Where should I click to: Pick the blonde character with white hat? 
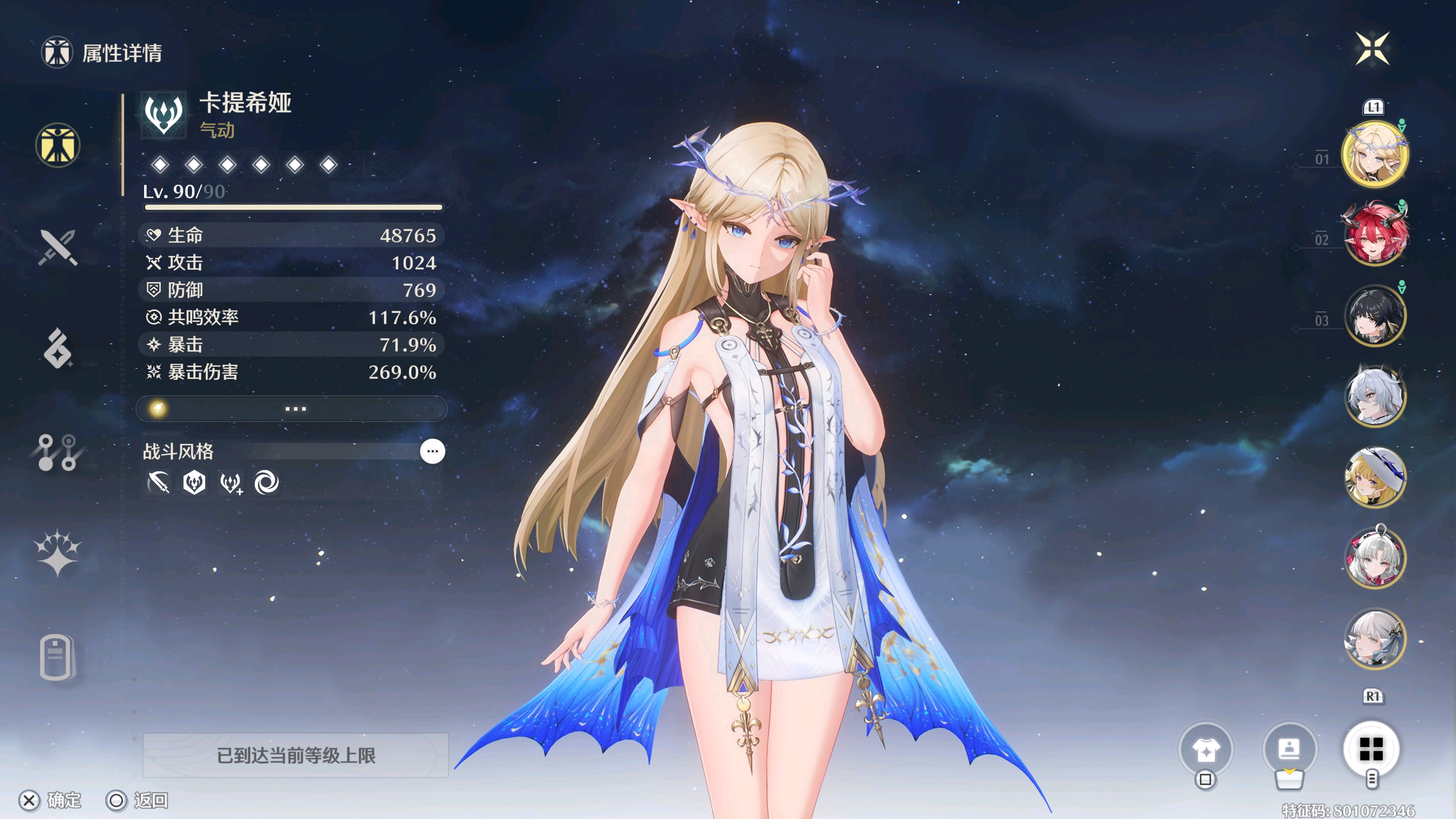pyautogui.click(x=1374, y=477)
